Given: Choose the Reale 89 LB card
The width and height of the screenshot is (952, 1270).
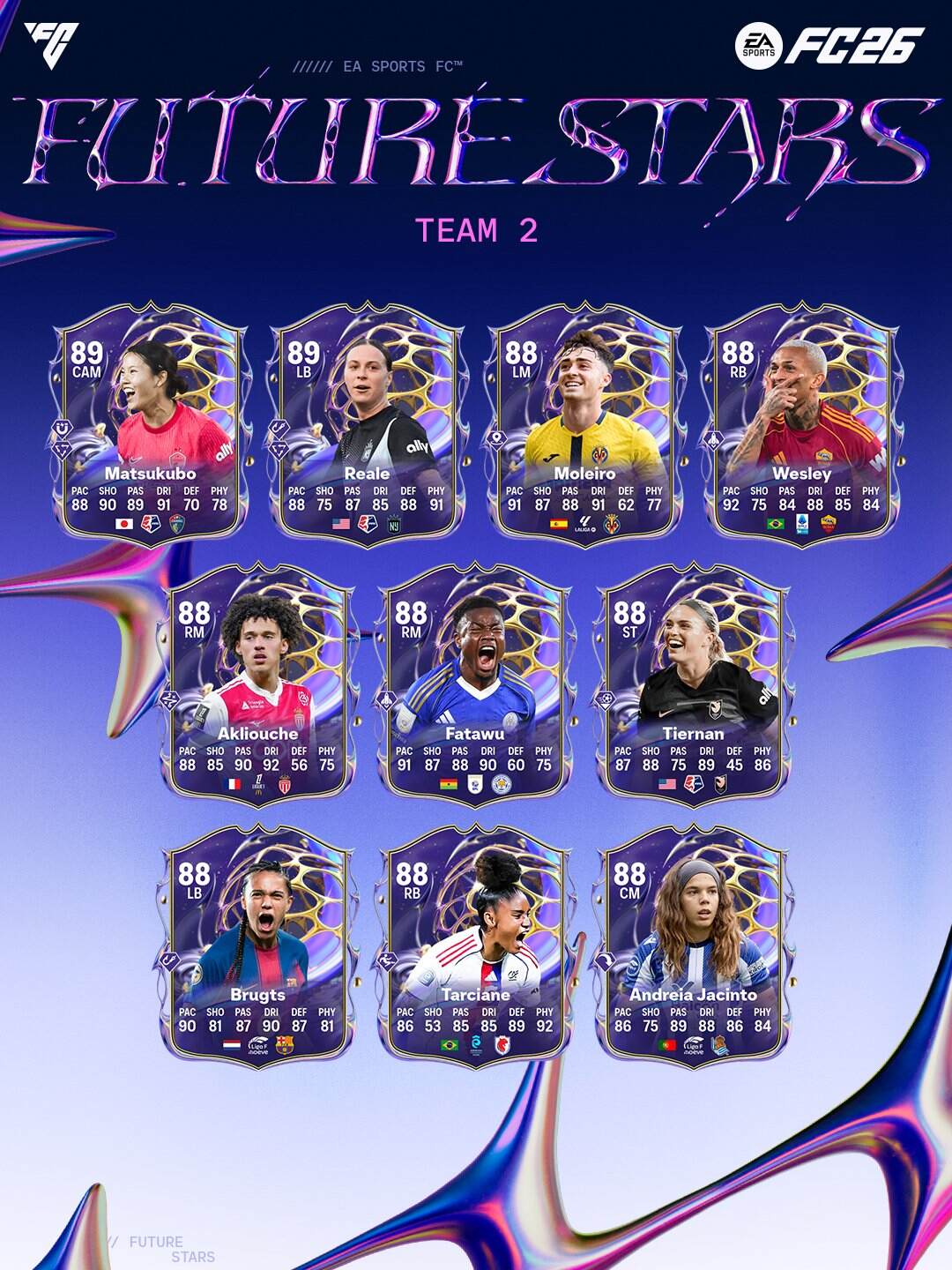Looking at the screenshot, I should [367, 423].
